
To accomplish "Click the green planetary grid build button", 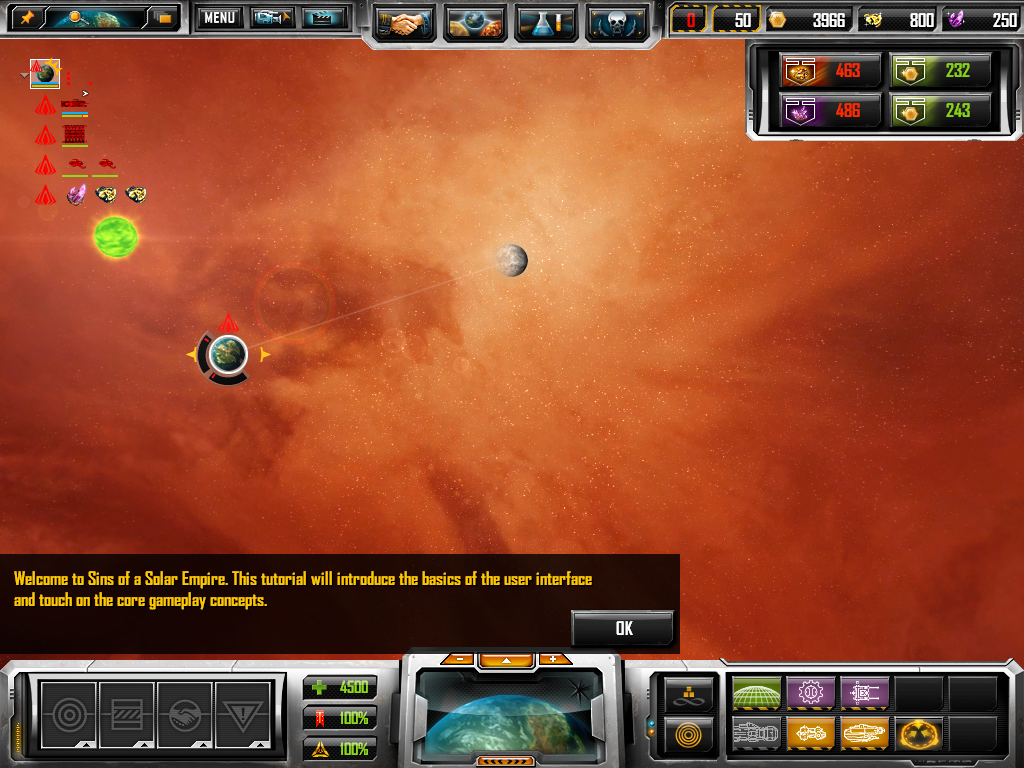I will click(x=756, y=692).
